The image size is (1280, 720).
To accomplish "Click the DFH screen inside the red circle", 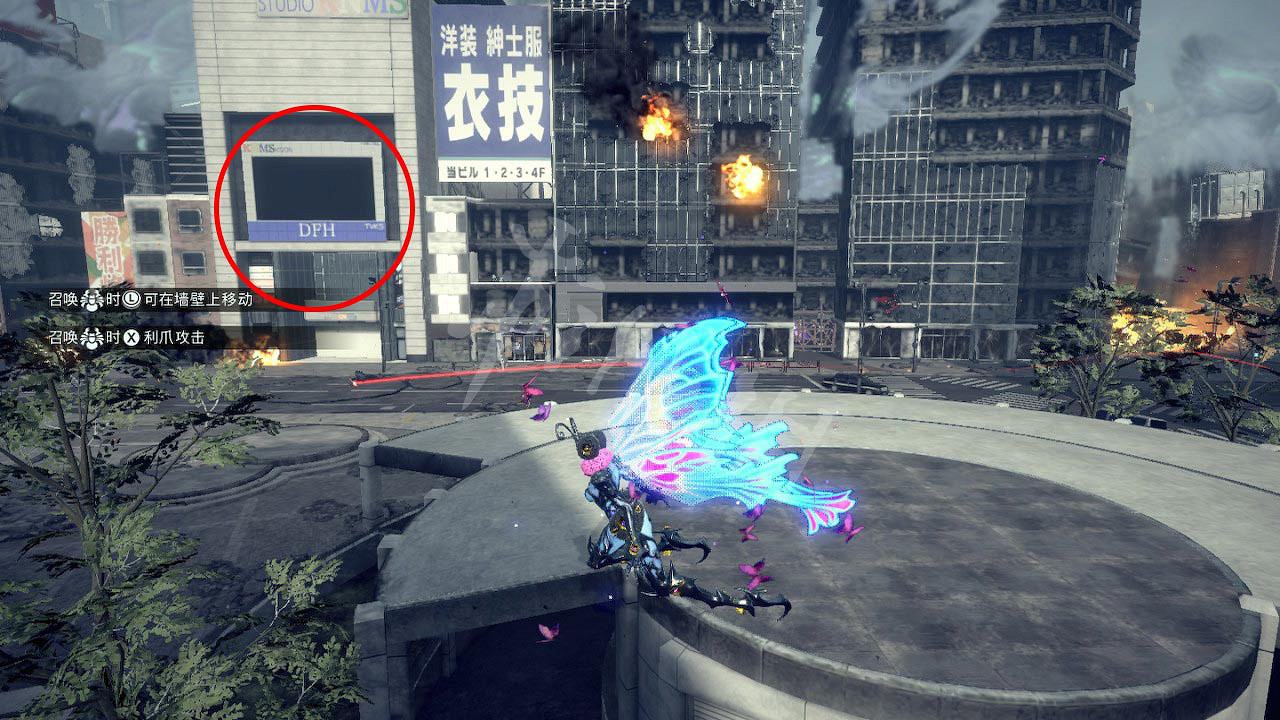I will [x=315, y=190].
